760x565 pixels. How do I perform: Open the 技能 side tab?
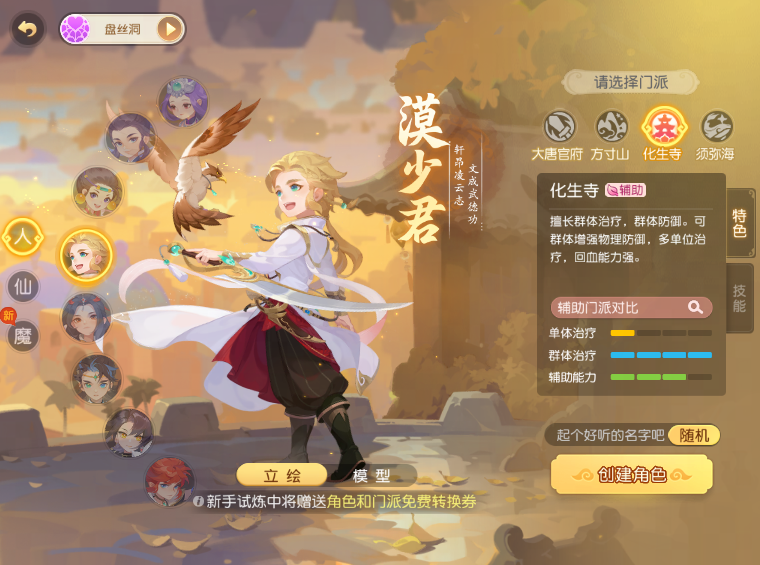[740, 298]
